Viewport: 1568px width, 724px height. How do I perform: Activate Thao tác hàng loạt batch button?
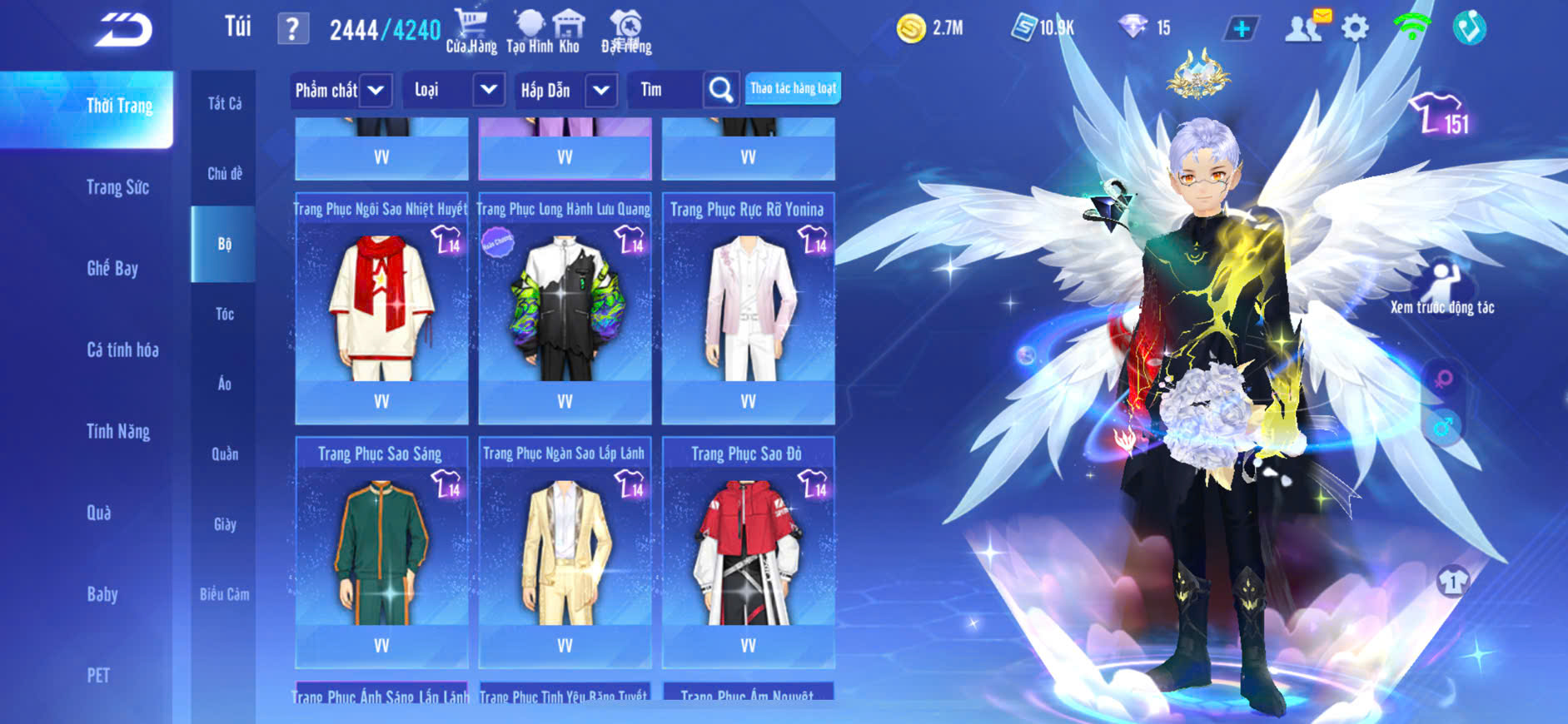(x=793, y=88)
